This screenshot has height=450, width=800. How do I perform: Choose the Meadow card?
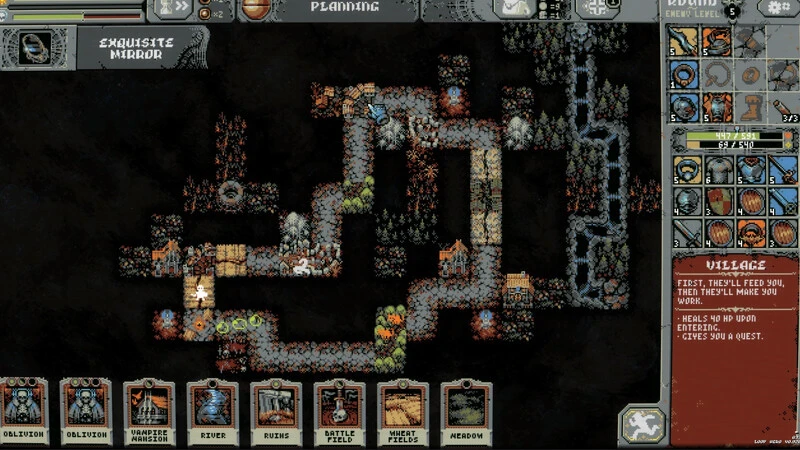(465, 410)
